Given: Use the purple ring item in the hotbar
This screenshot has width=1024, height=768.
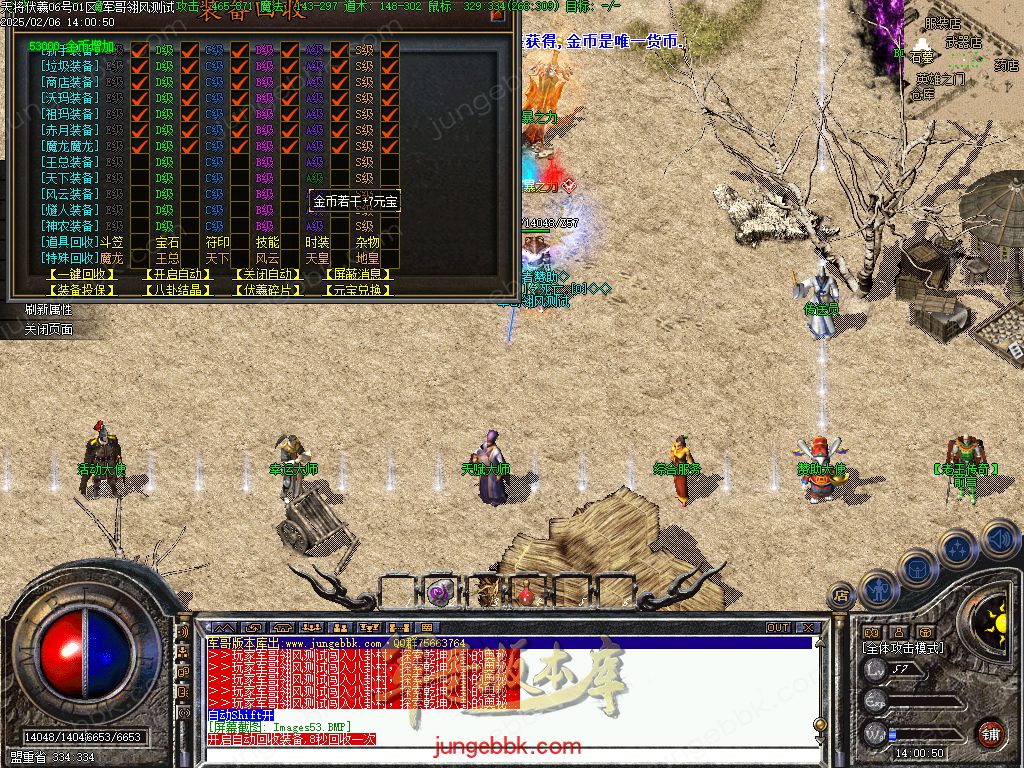Looking at the screenshot, I should point(438,593).
